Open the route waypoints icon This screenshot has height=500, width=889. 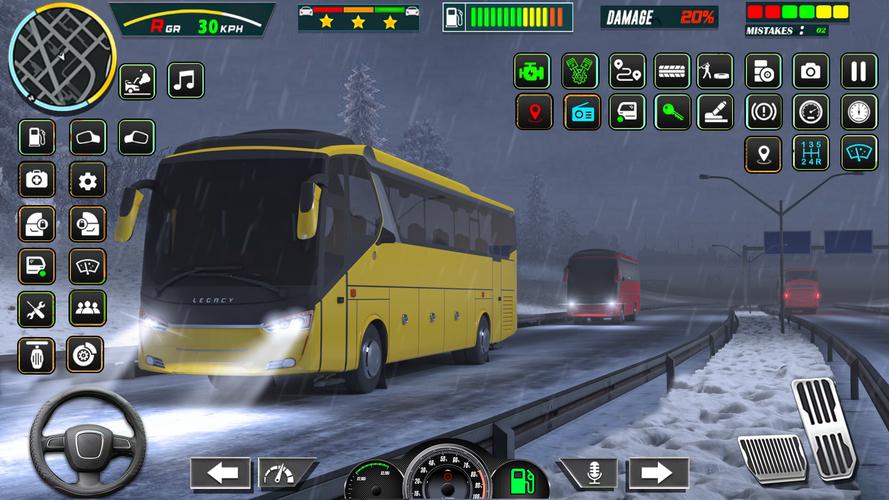627,71
